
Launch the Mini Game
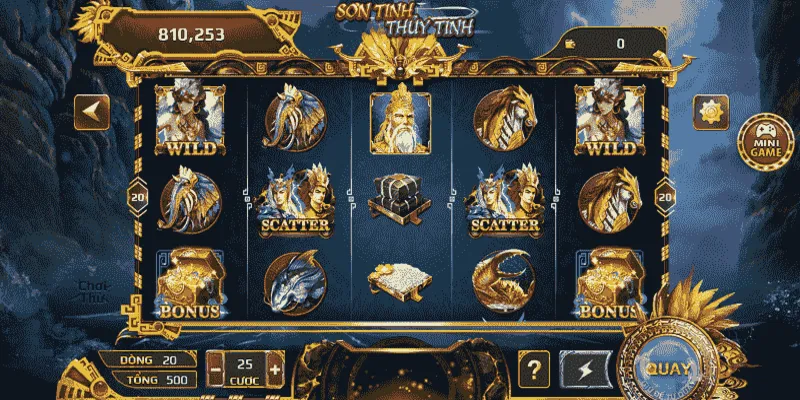(x=760, y=146)
